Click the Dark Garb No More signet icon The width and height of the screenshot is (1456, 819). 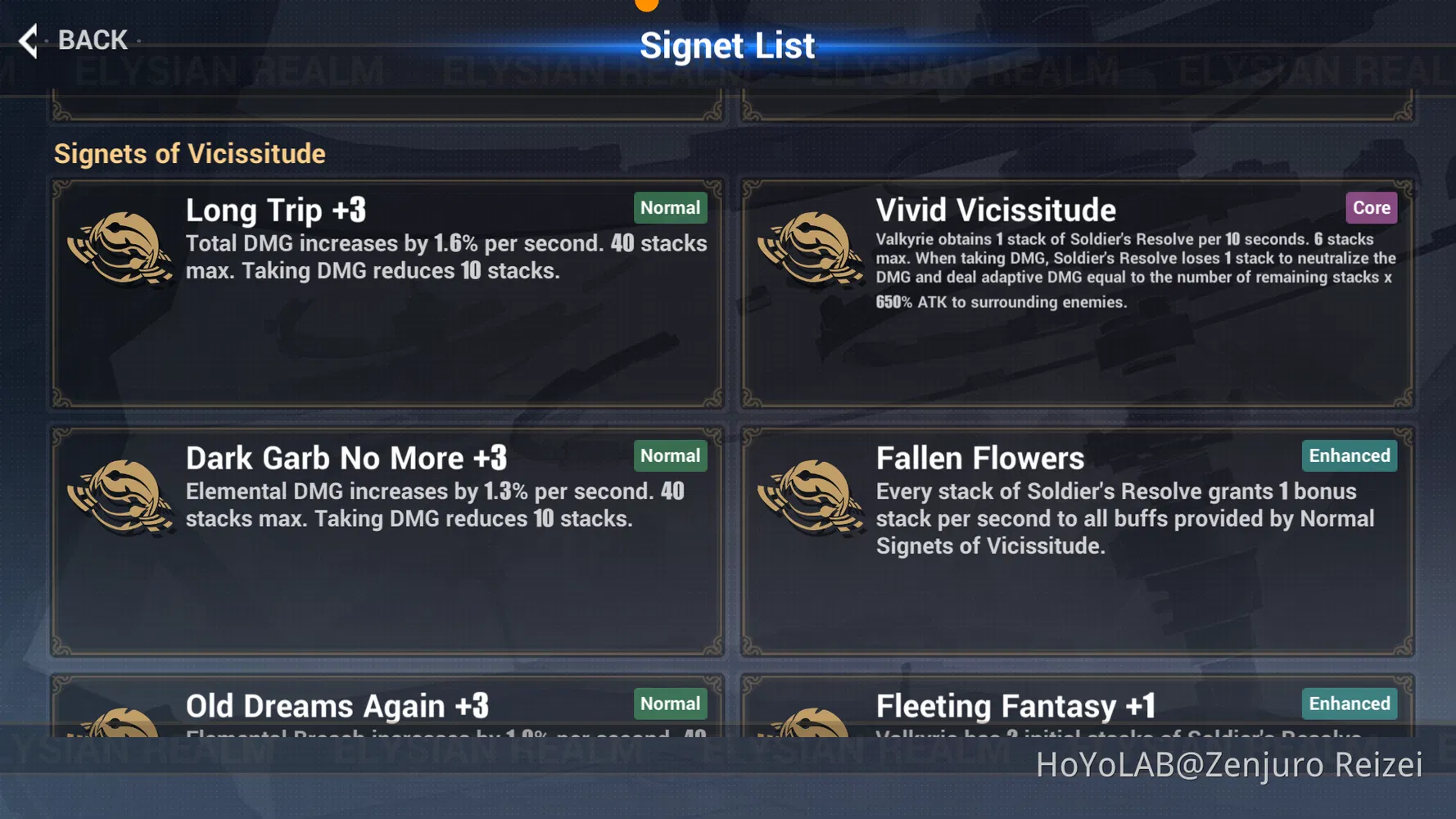123,498
